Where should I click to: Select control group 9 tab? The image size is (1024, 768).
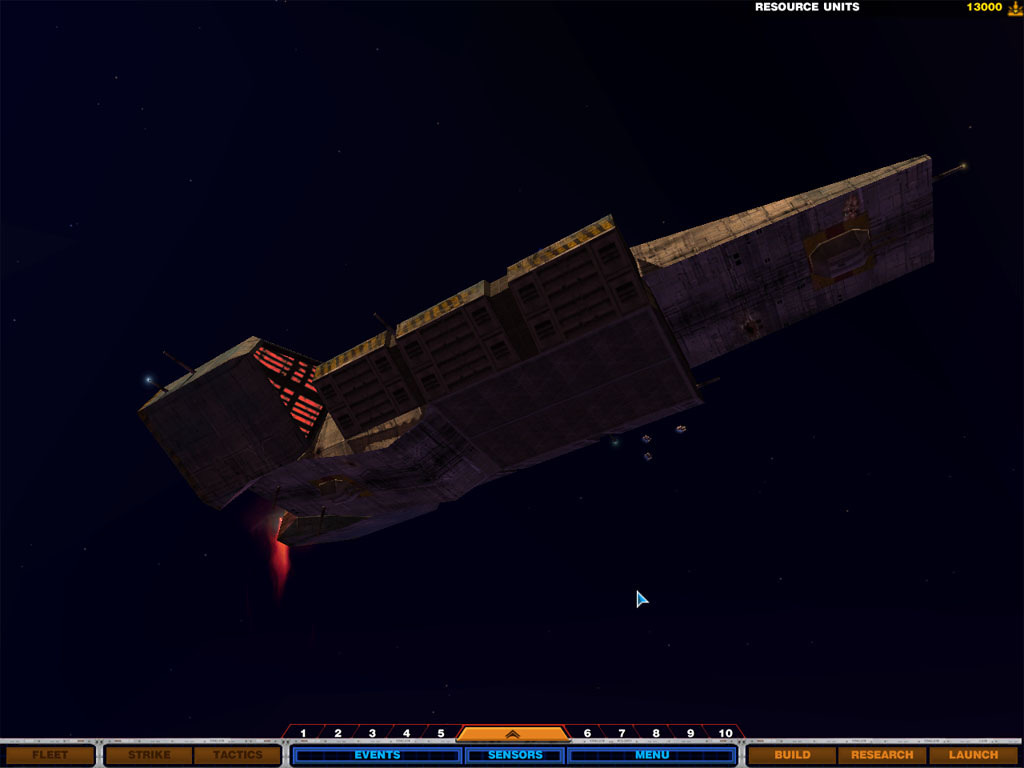(x=690, y=733)
